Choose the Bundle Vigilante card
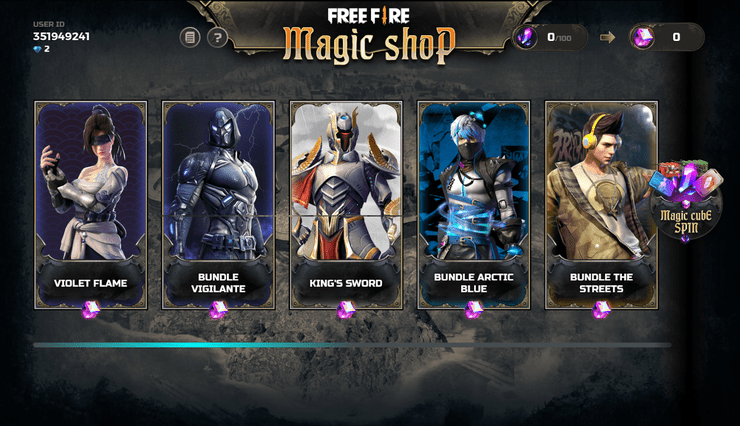 click(x=218, y=204)
